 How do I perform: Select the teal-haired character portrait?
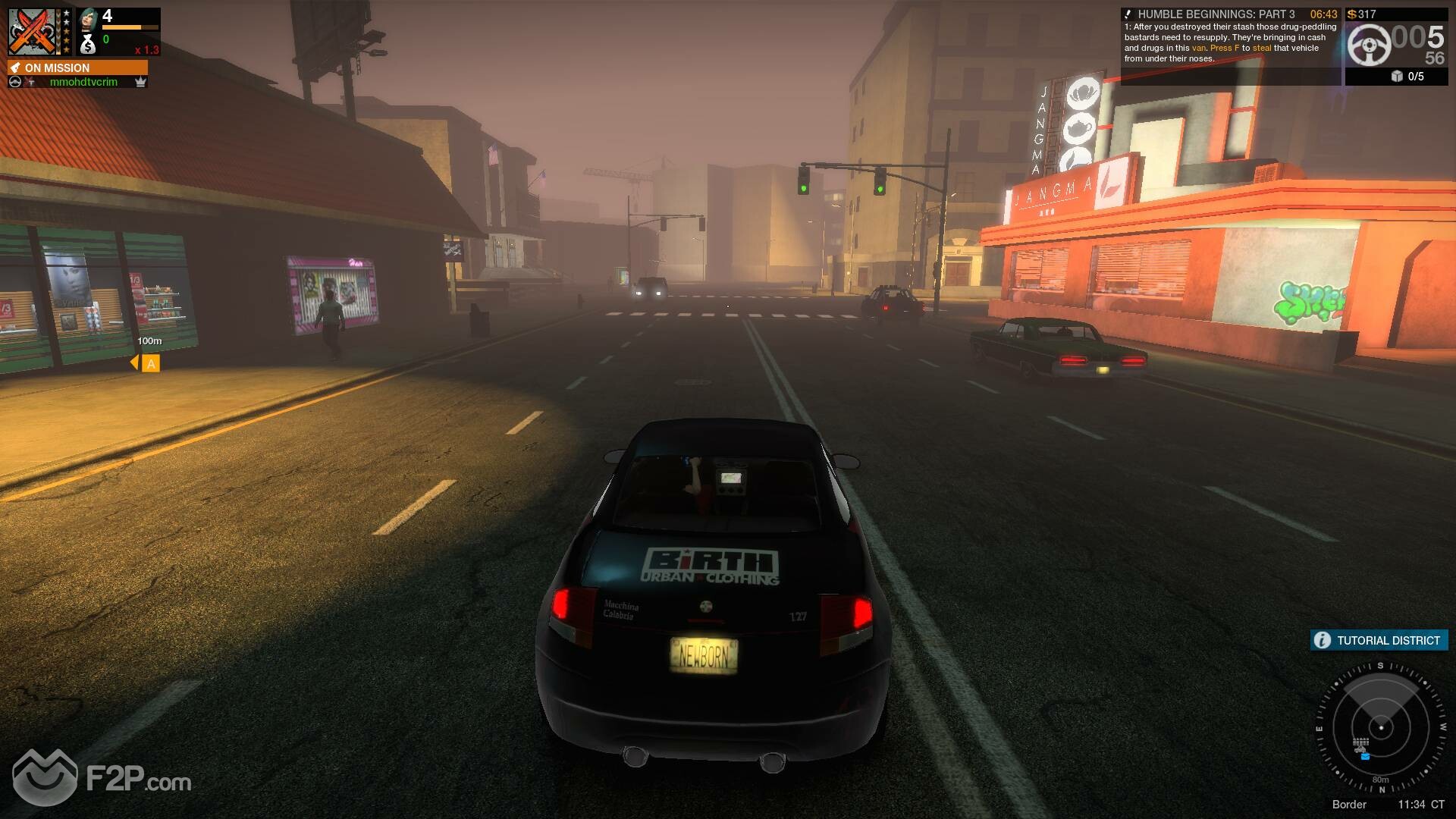(x=89, y=18)
